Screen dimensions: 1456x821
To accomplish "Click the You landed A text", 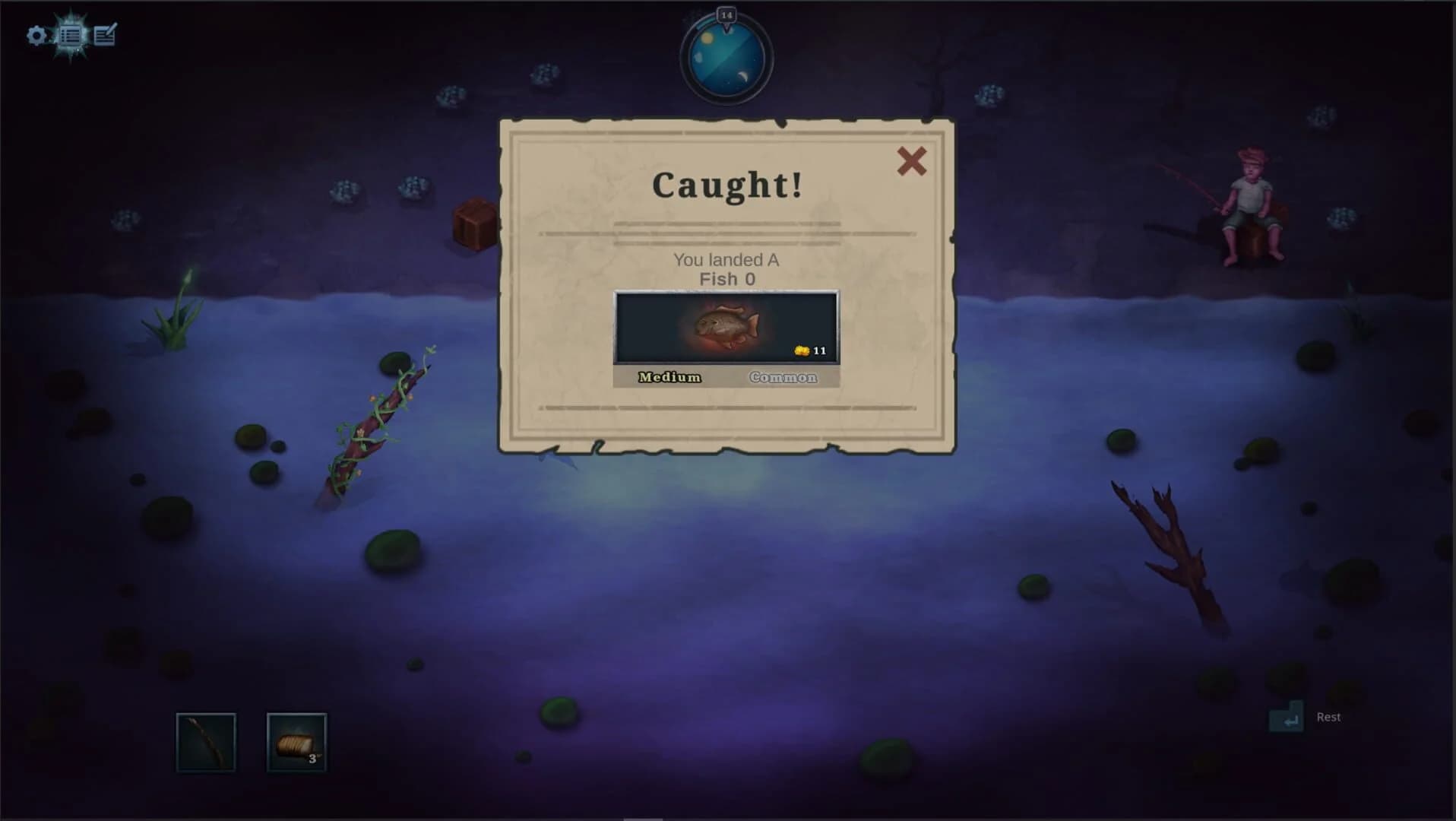I will point(725,259).
